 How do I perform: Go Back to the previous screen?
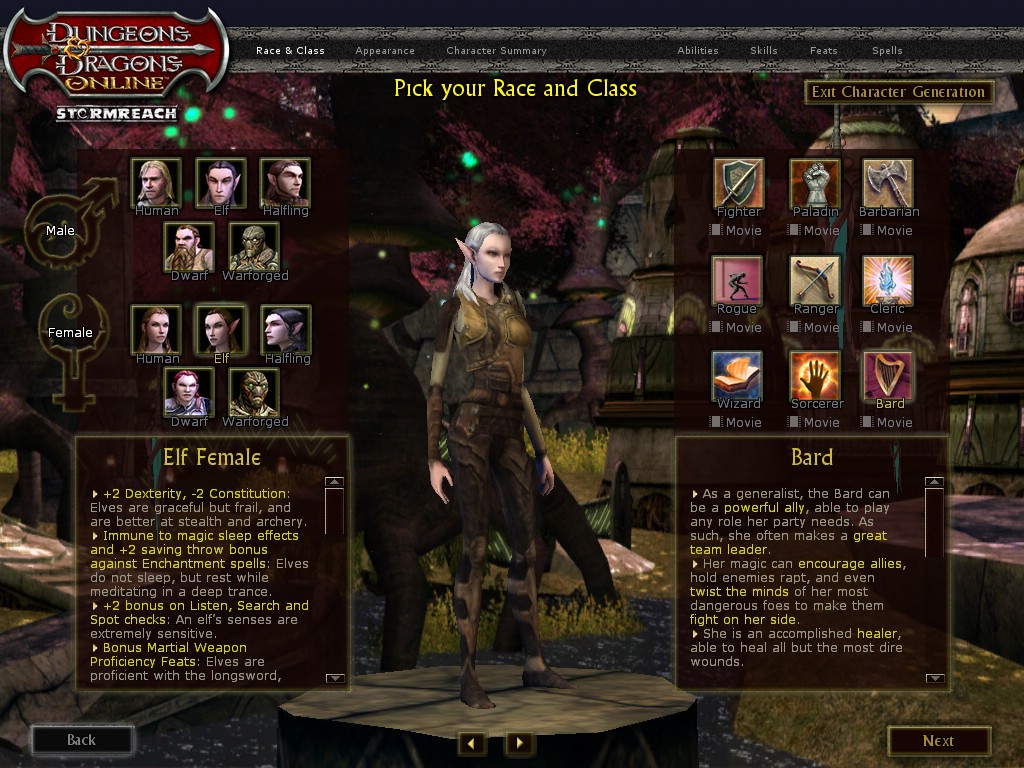82,740
